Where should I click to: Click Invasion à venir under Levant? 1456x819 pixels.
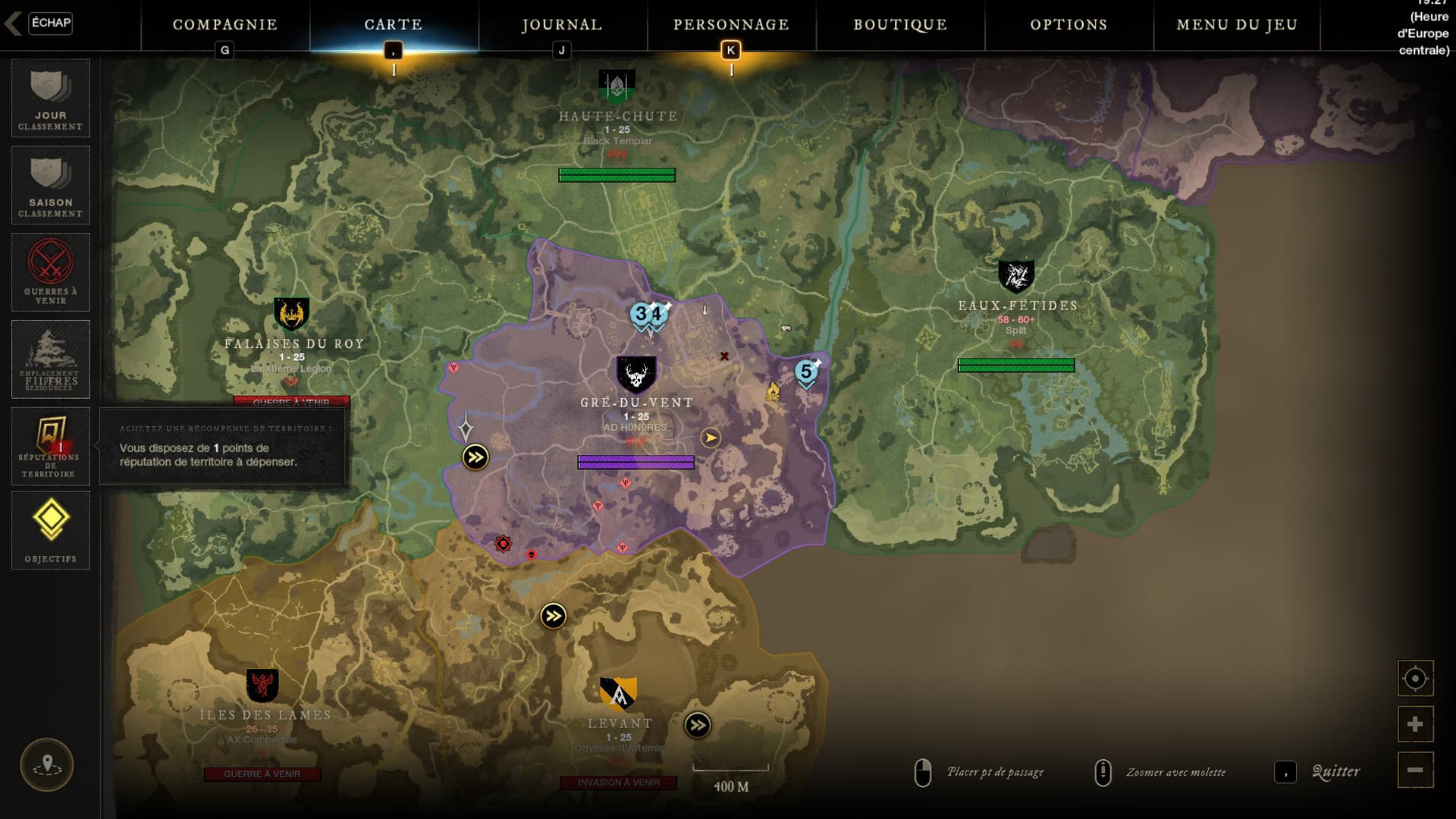pyautogui.click(x=620, y=783)
